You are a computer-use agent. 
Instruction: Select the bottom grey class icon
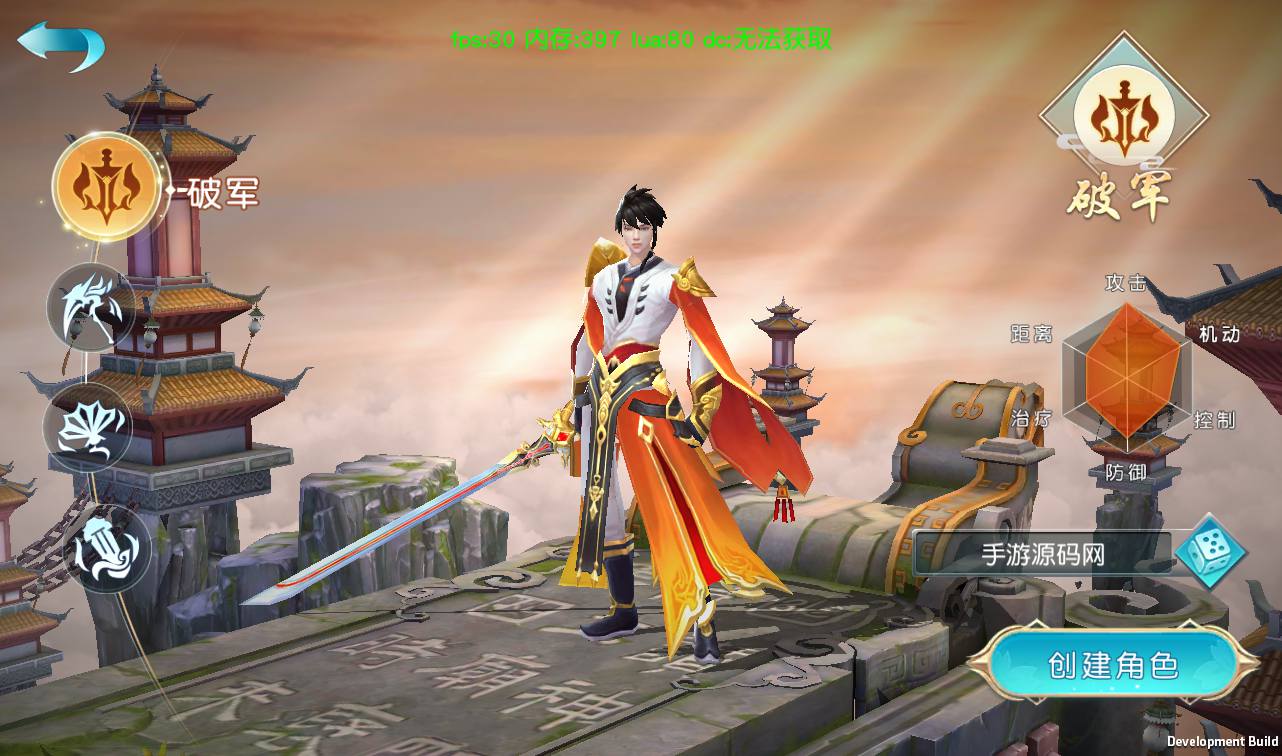108,549
